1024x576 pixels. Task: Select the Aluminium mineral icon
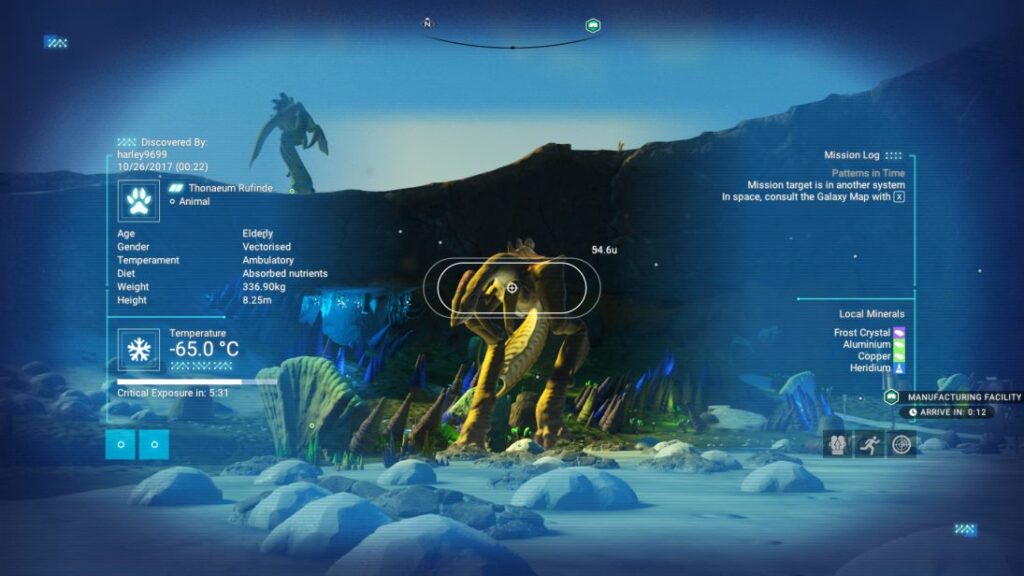pos(899,344)
